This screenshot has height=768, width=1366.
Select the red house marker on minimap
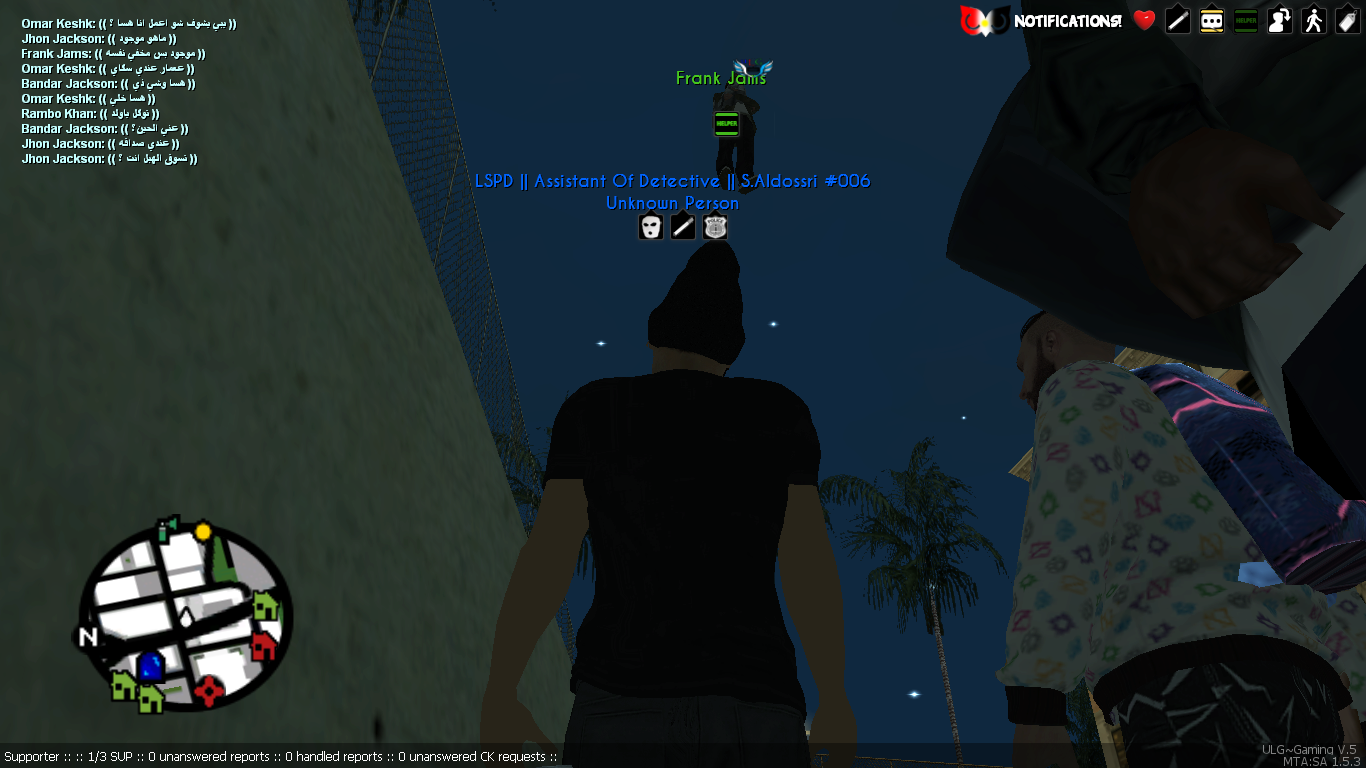pos(263,646)
